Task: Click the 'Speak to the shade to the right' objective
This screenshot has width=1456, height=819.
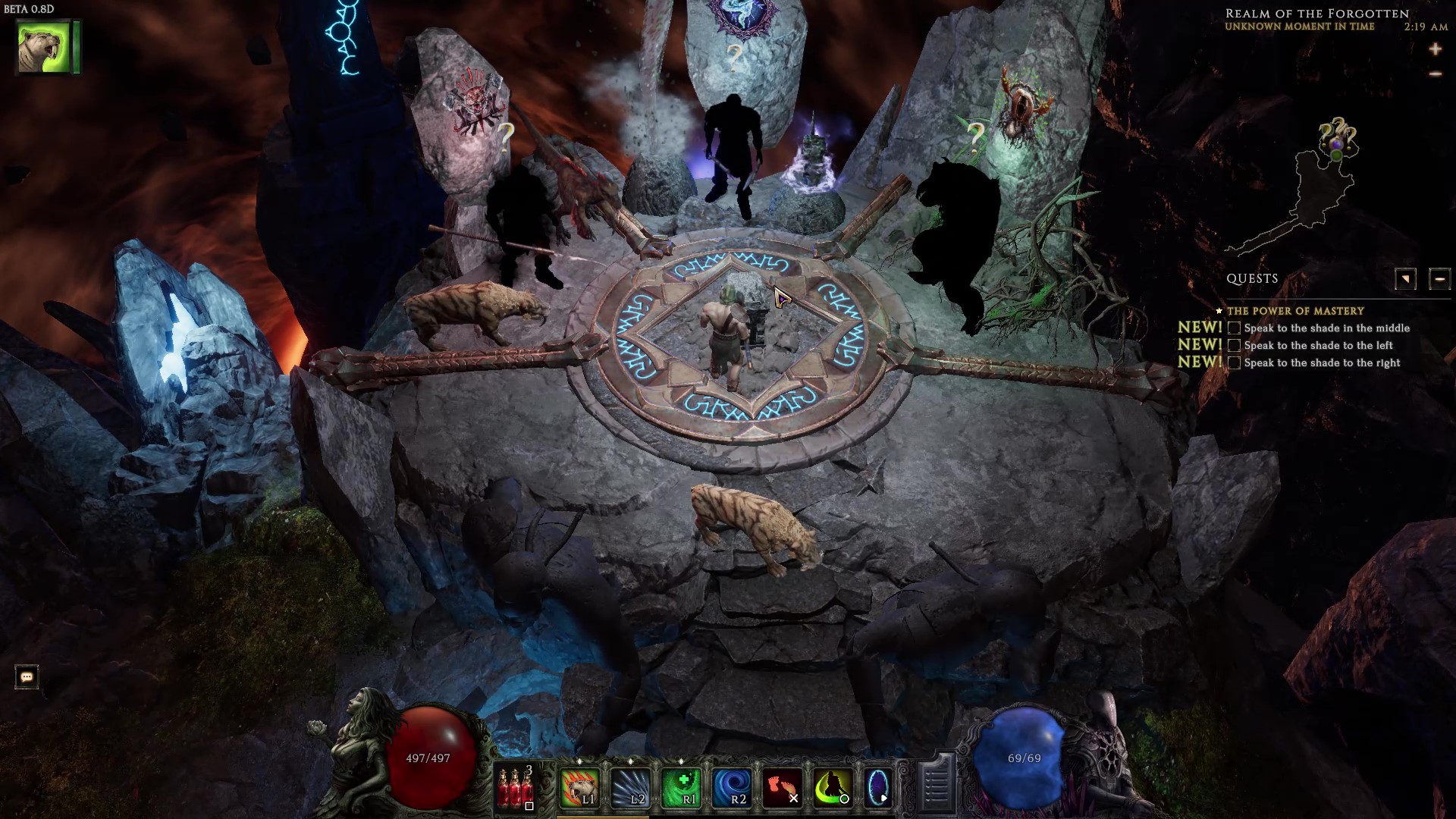Action: coord(1322,363)
